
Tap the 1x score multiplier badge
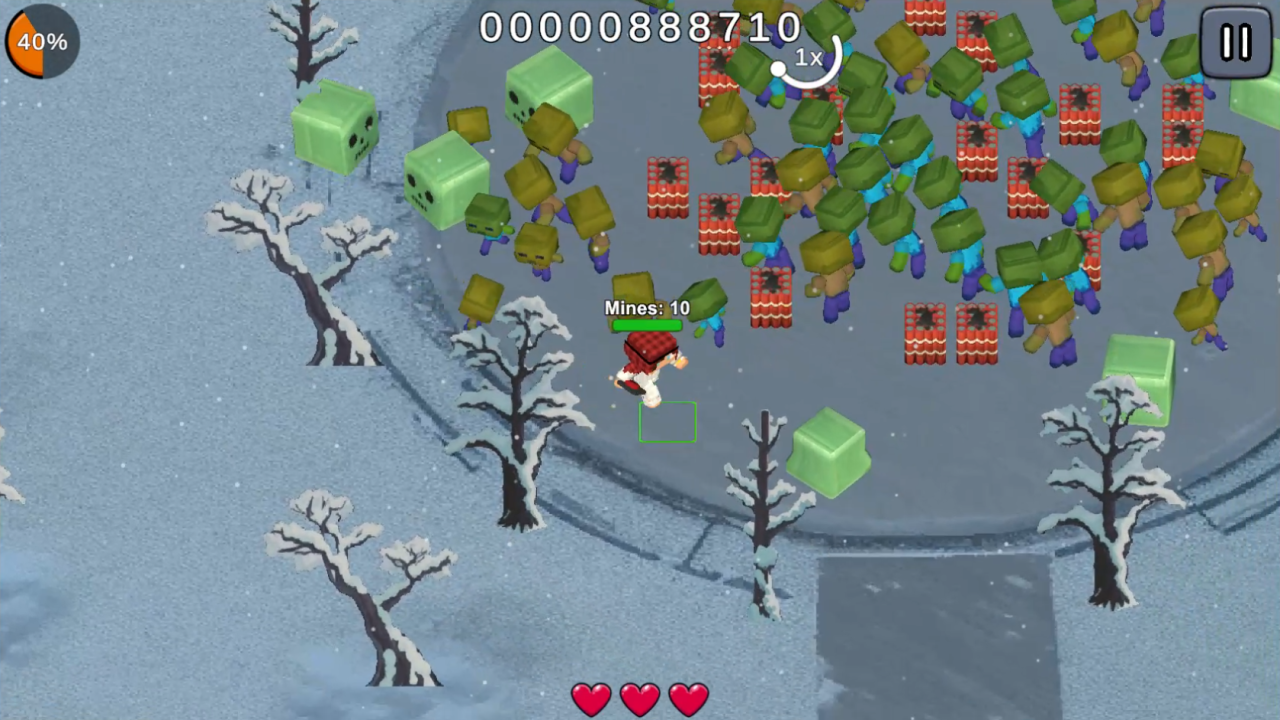point(808,59)
